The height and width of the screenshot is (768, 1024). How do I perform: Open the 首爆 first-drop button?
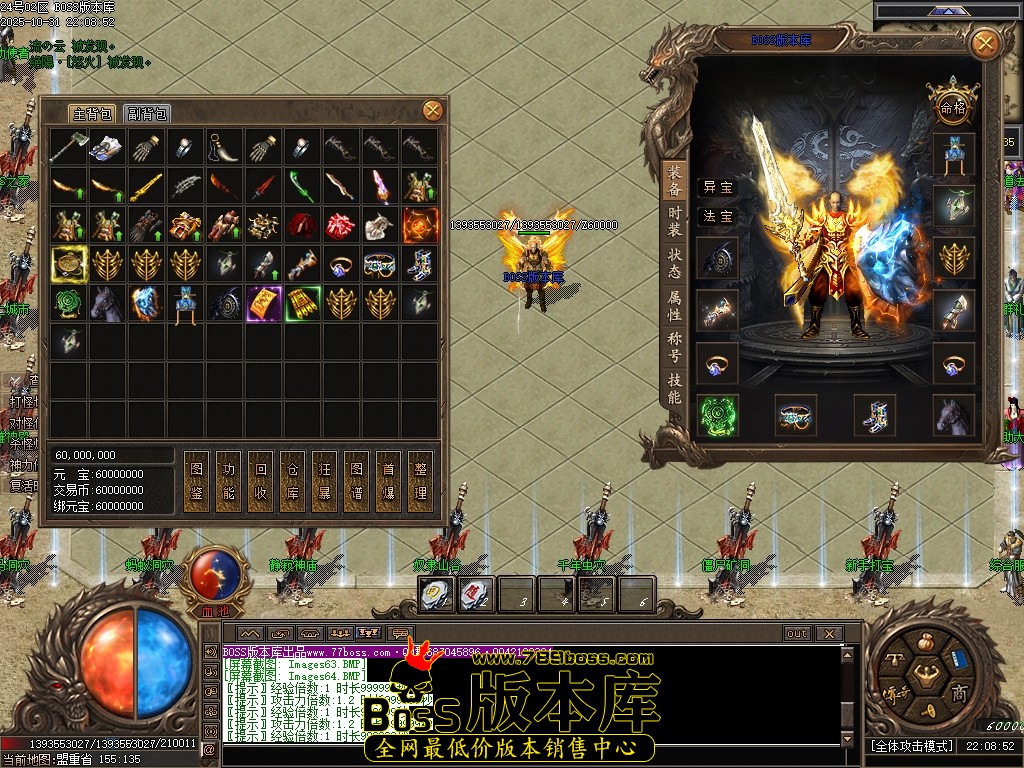pos(389,480)
